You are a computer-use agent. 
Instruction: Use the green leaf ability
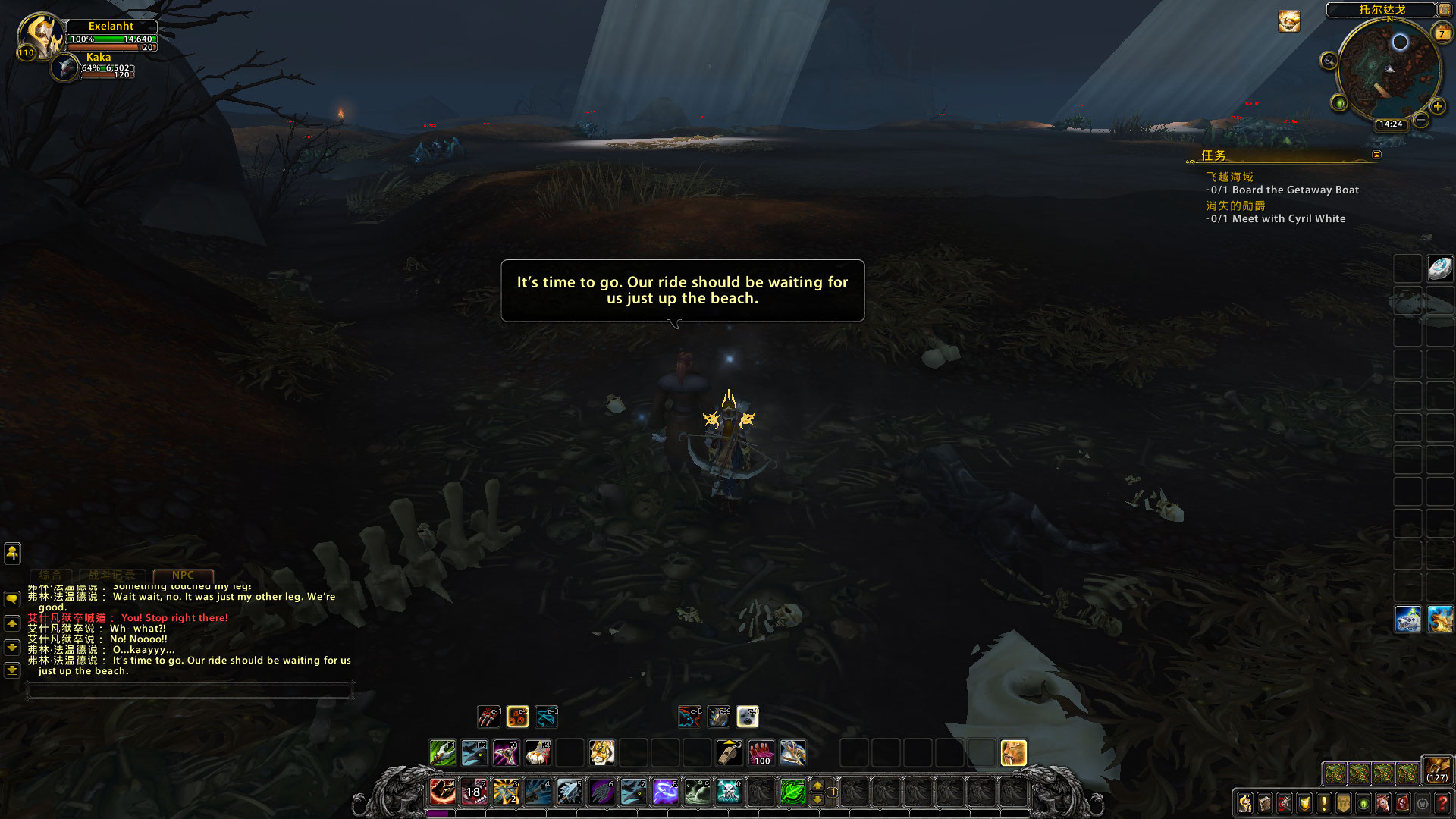tap(792, 792)
